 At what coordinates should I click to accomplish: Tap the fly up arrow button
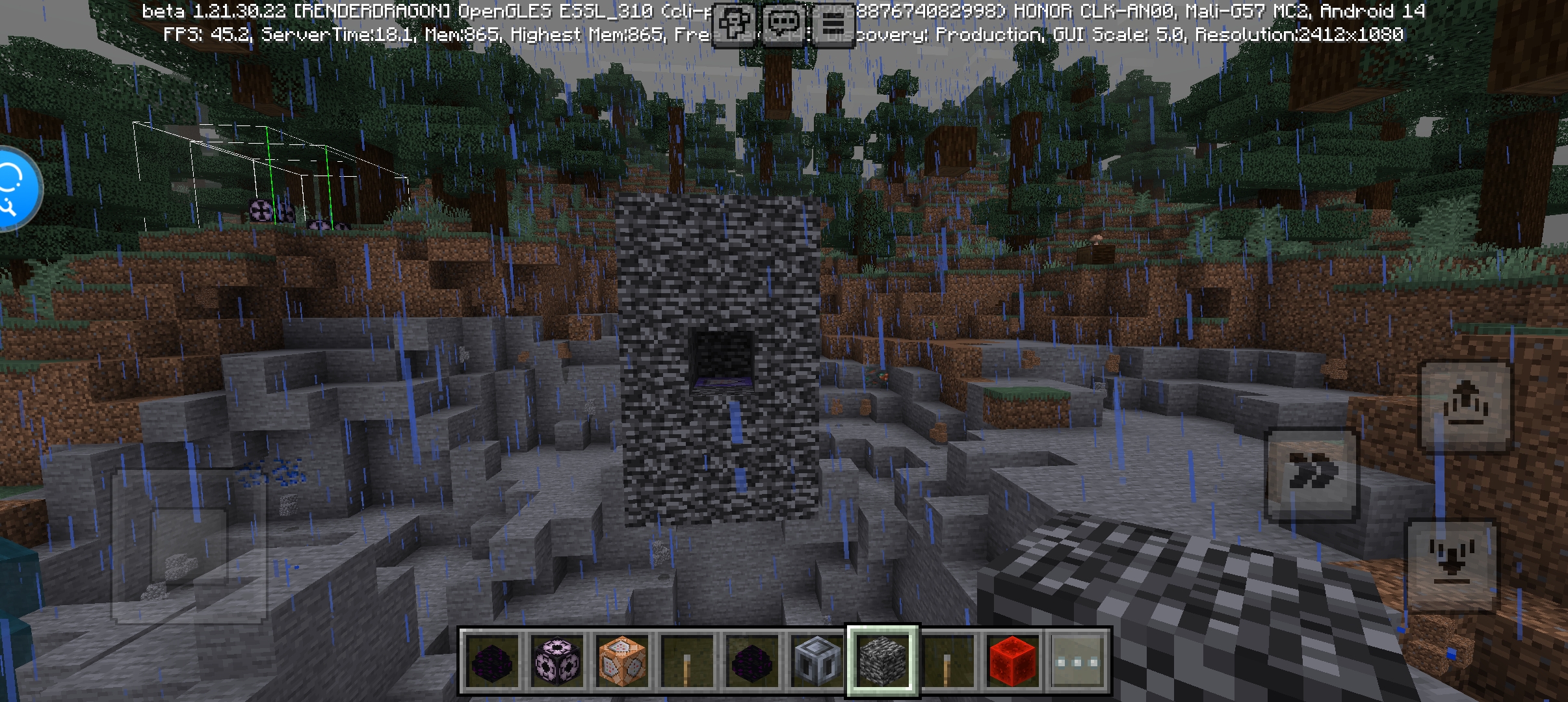click(x=1465, y=406)
